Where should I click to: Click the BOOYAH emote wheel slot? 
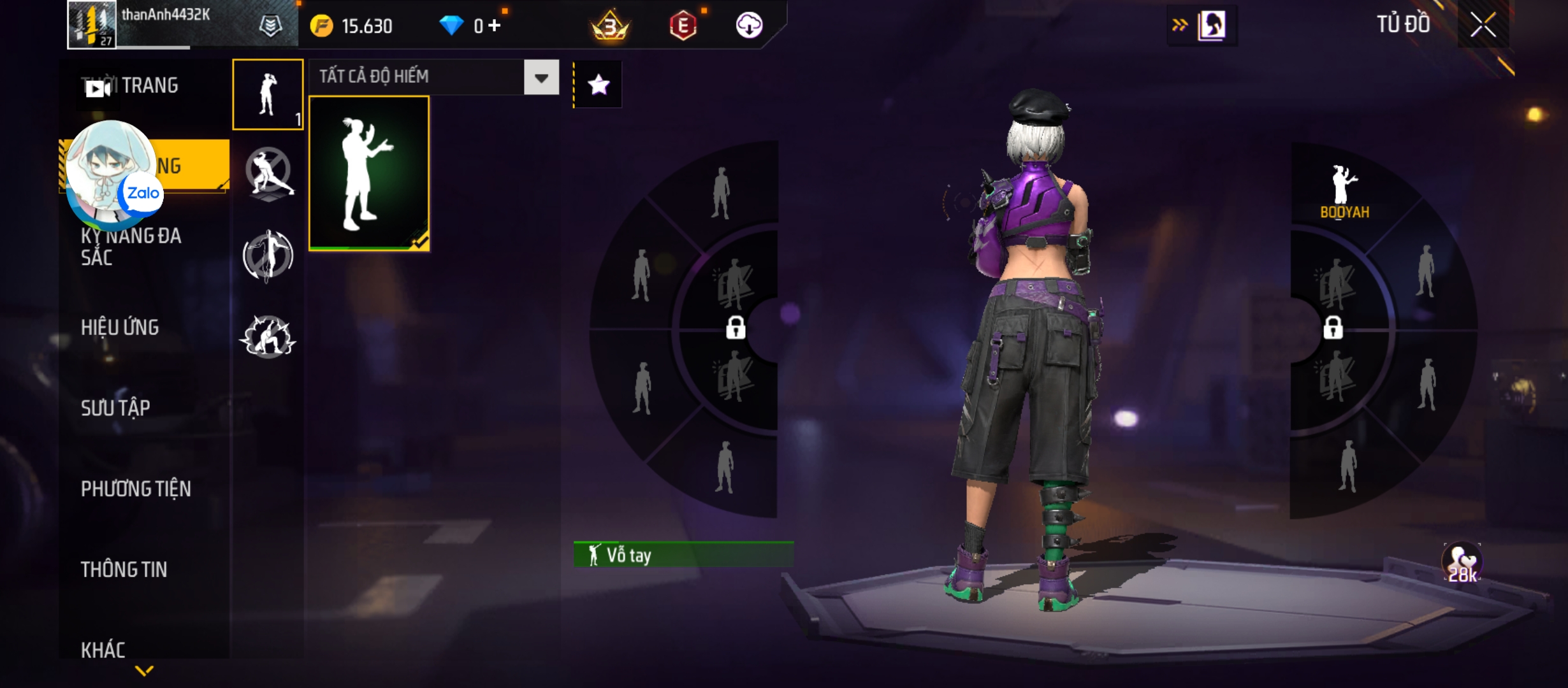[x=1344, y=192]
